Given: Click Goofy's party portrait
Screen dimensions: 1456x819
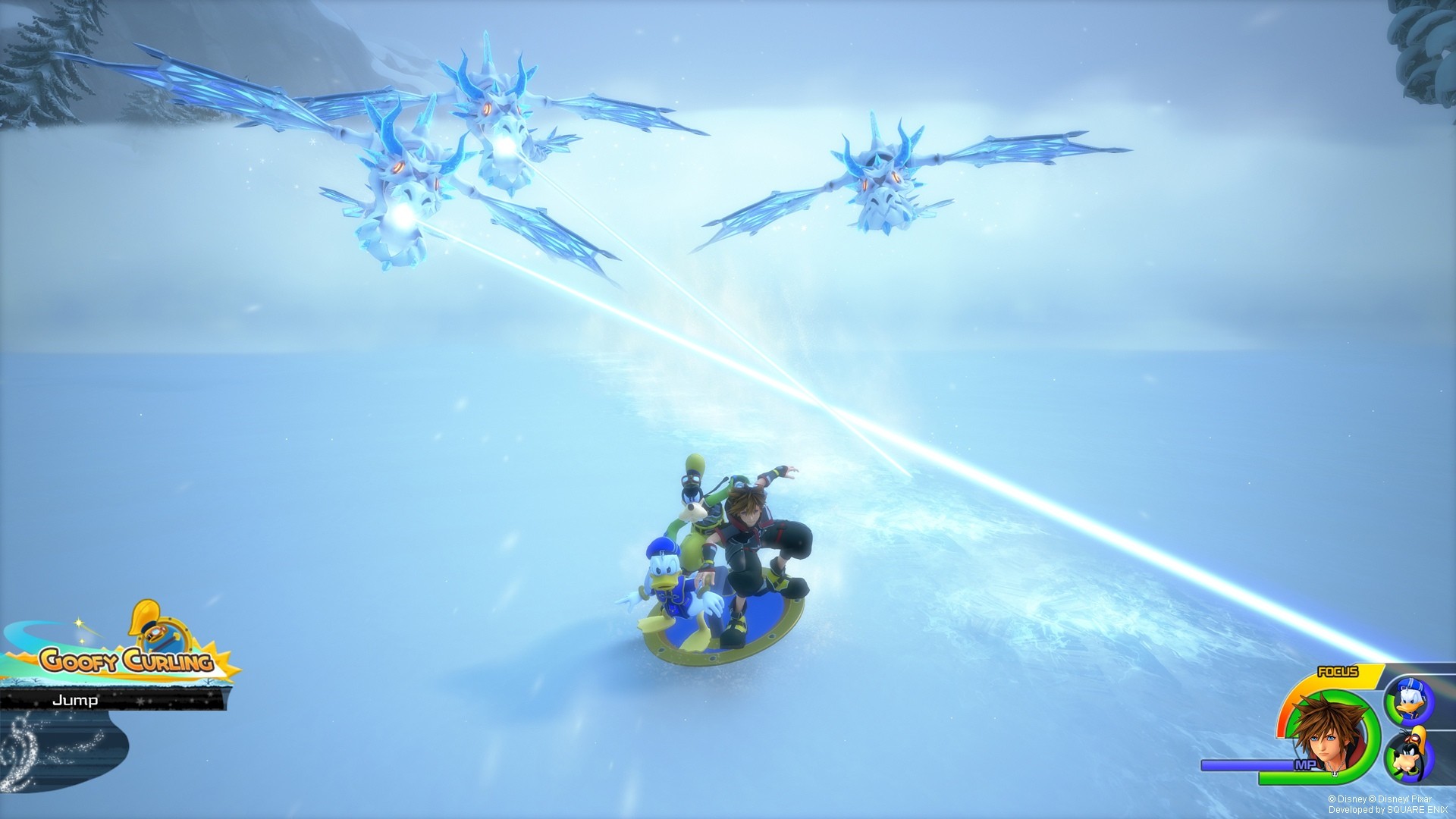Looking at the screenshot, I should [x=1408, y=755].
